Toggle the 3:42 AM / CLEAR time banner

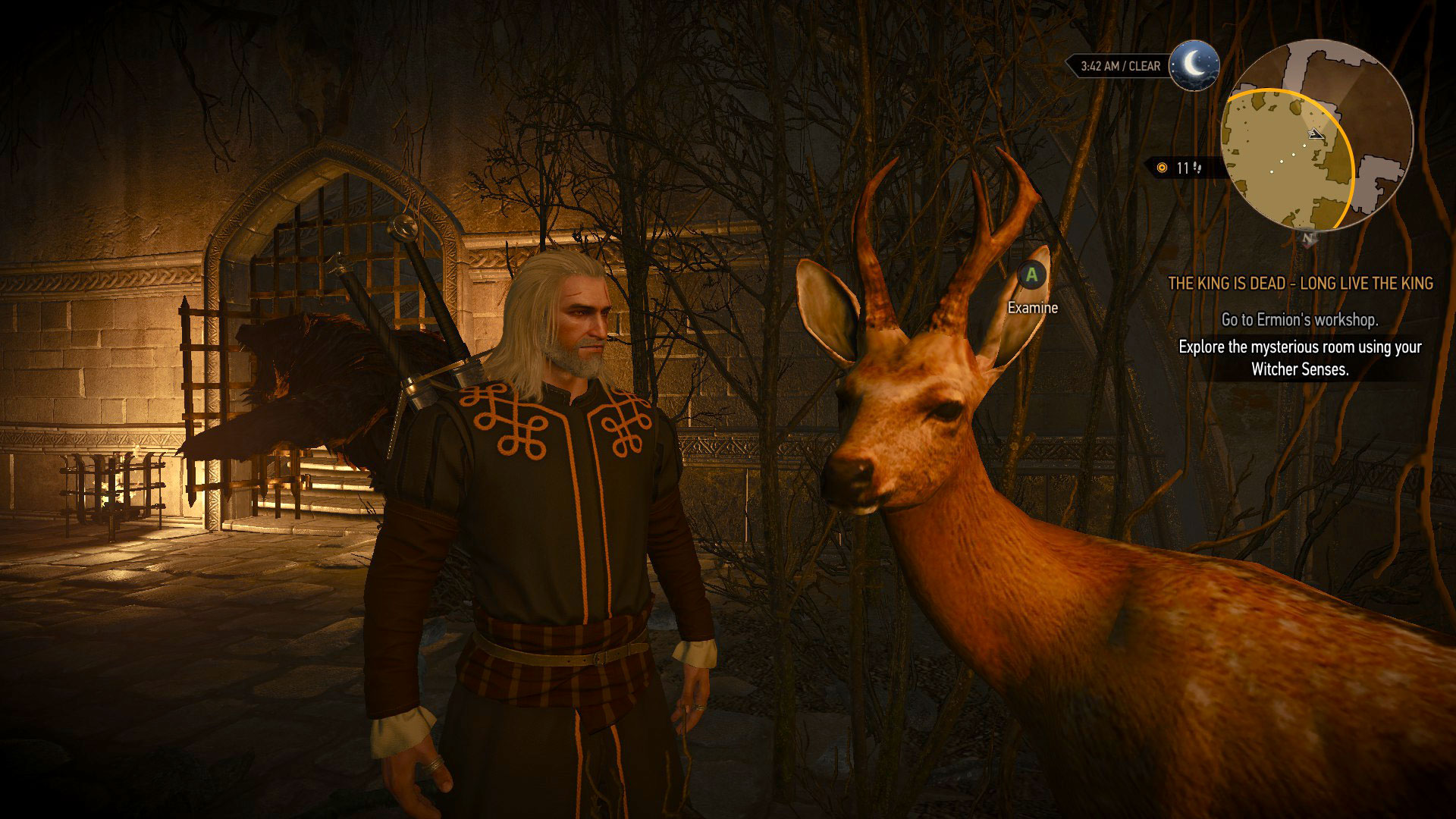(x=1121, y=65)
